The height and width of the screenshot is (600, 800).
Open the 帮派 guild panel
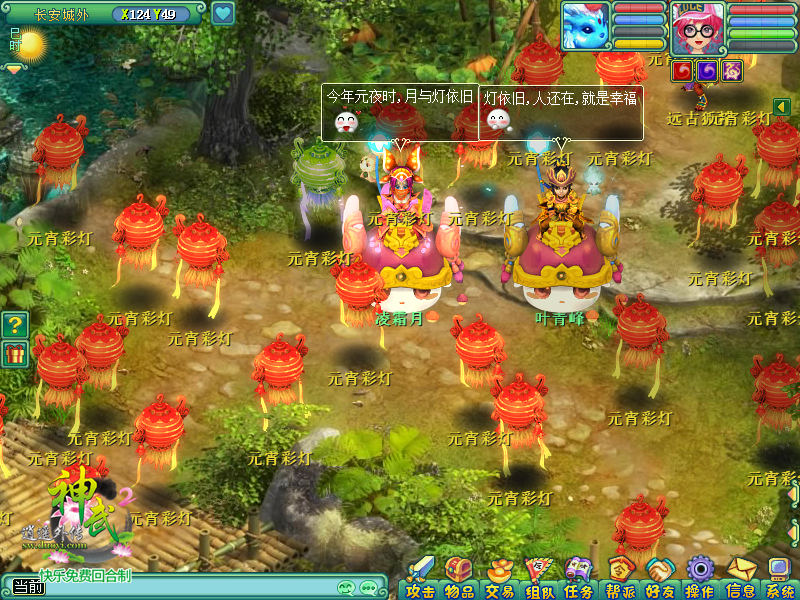[x=620, y=576]
